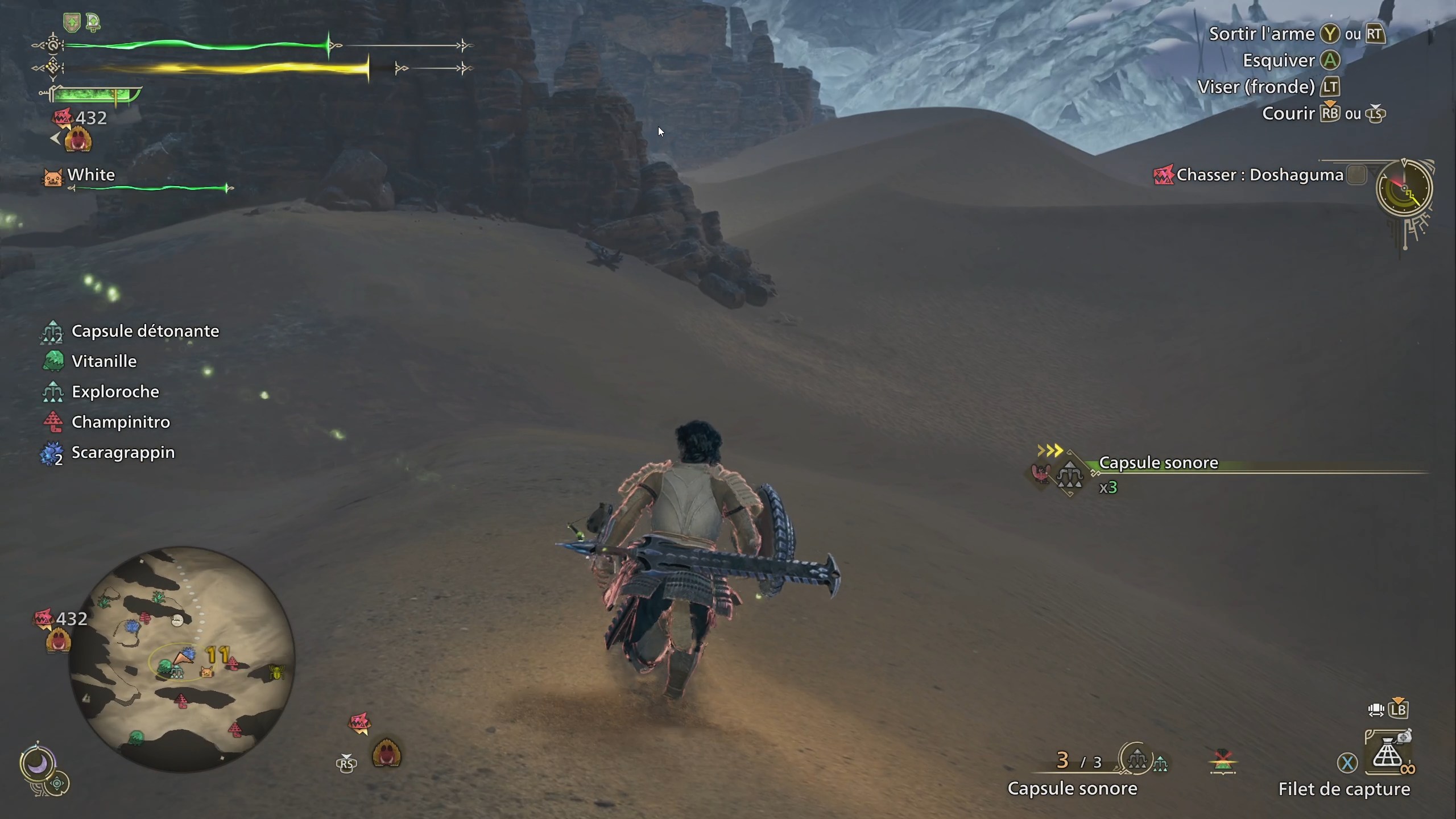
Task: Click the Doshaguma monster portrait under 432
Action: (x=78, y=138)
